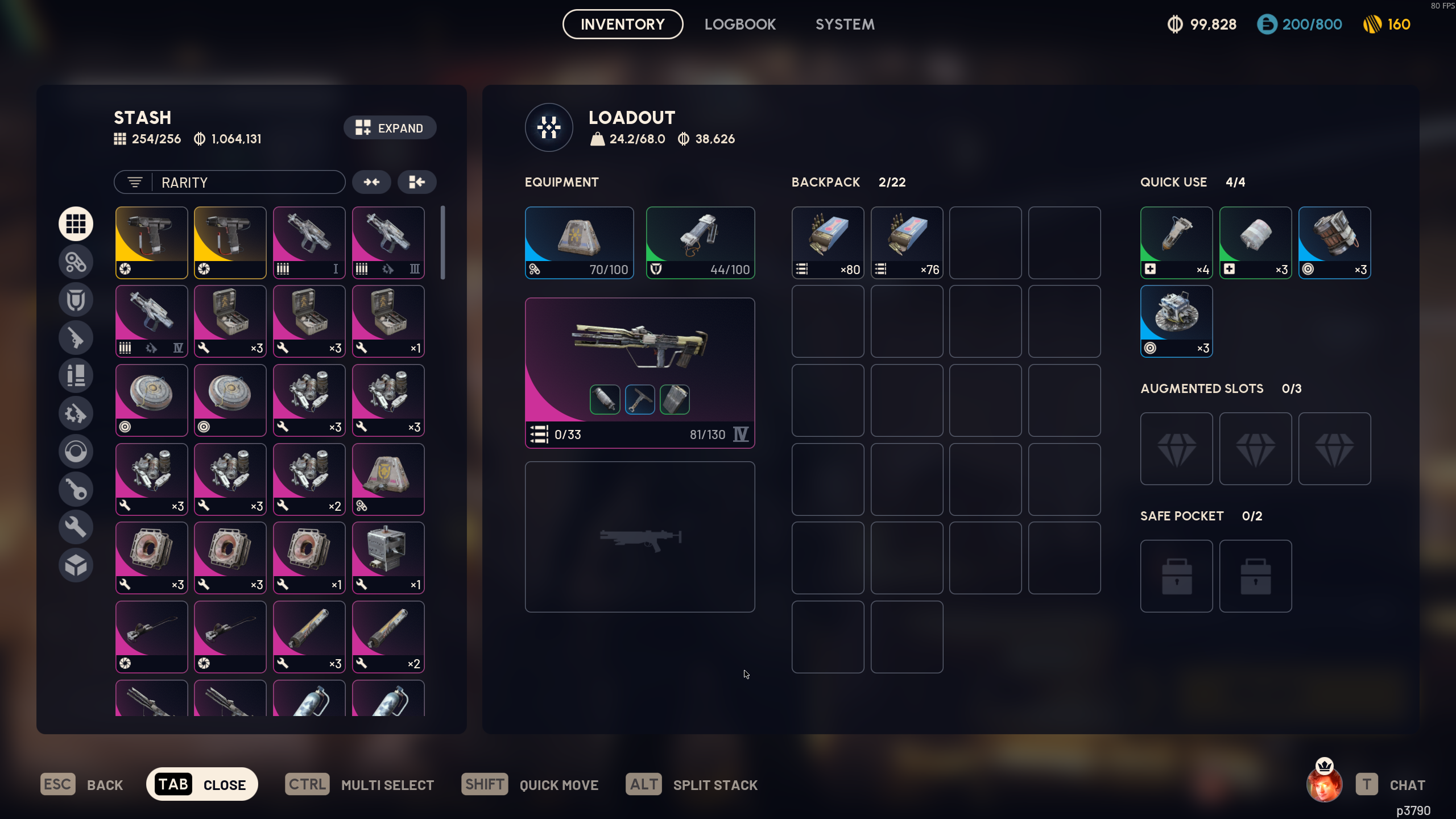
Task: Expand the stash capacity
Action: (x=390, y=128)
